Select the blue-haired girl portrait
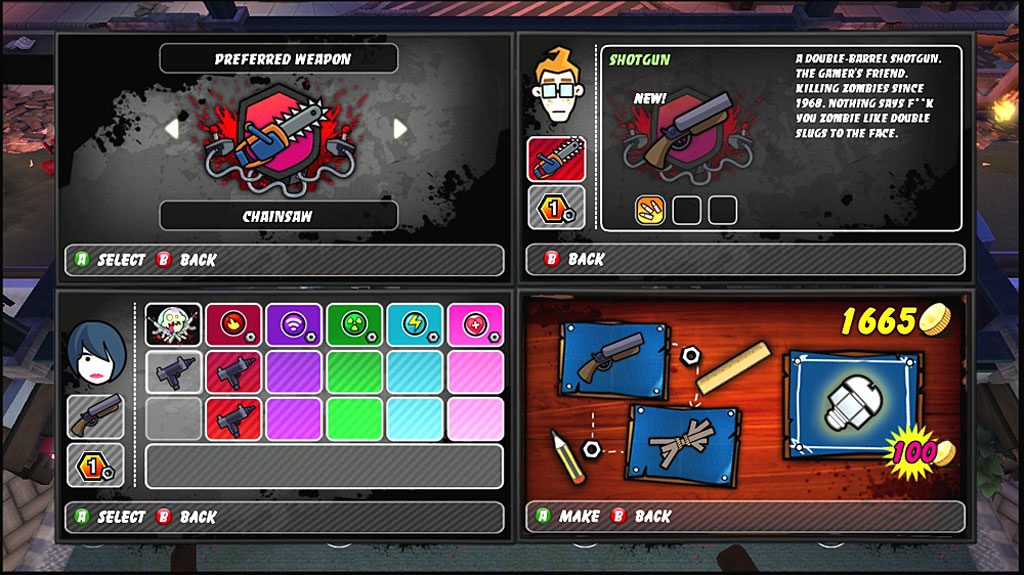The width and height of the screenshot is (1024, 575). [95, 352]
